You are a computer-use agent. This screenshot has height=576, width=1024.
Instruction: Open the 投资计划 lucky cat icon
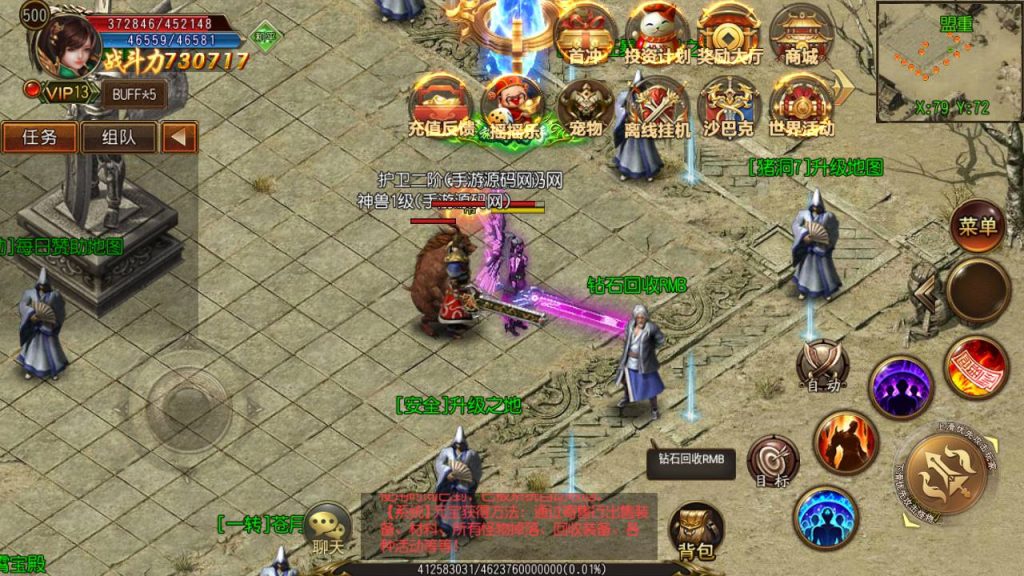[656, 36]
